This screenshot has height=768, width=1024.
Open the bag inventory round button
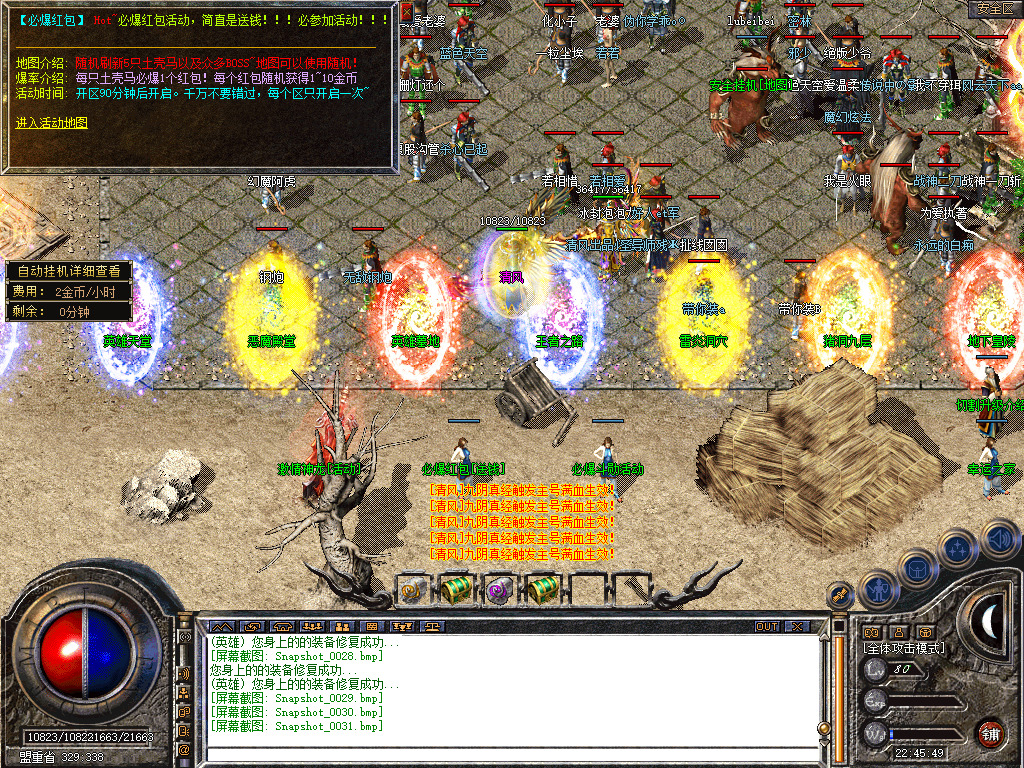917,568
